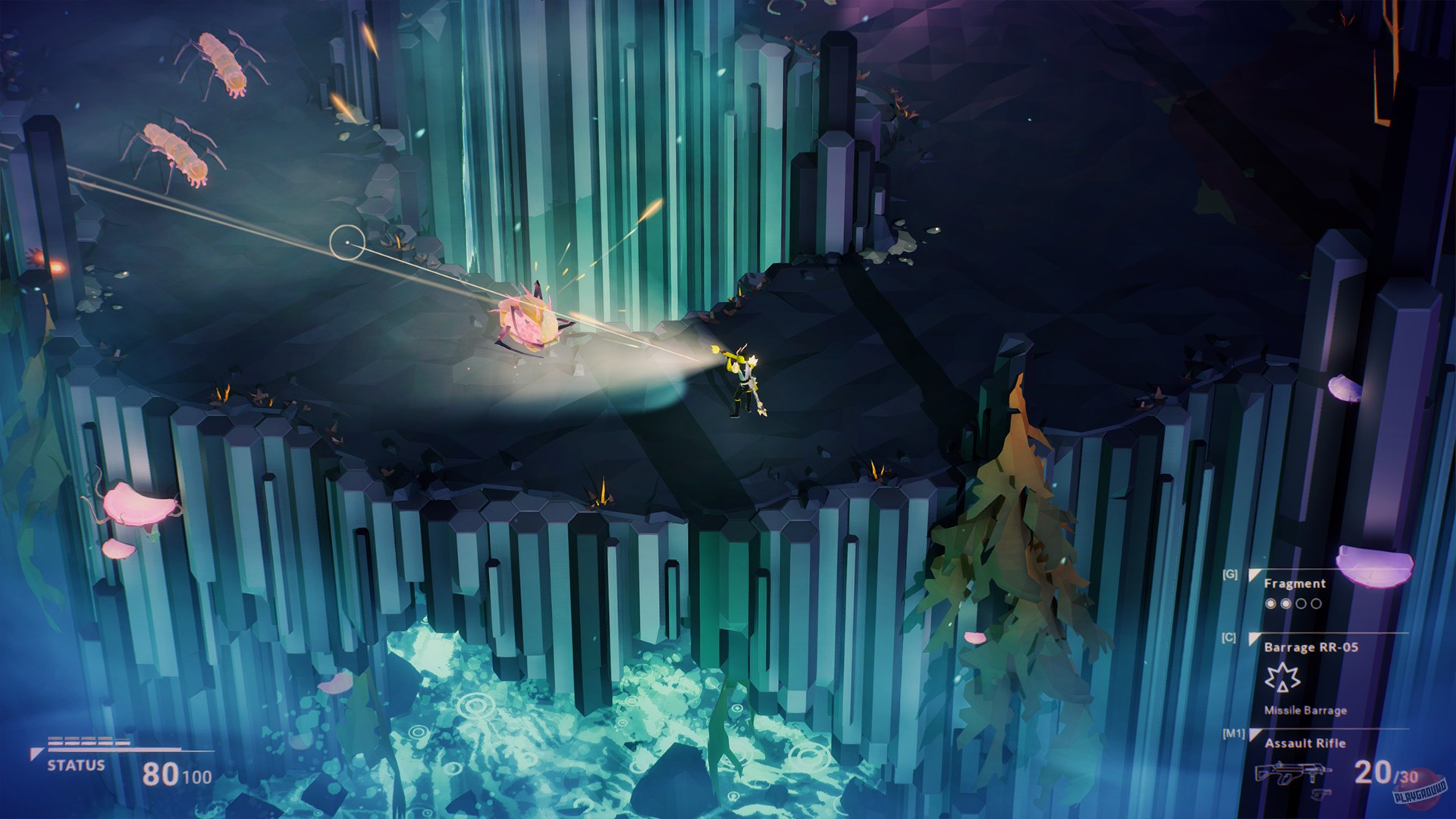Click the 80/100 health readout
Viewport: 1456px width, 819px height.
[x=174, y=773]
